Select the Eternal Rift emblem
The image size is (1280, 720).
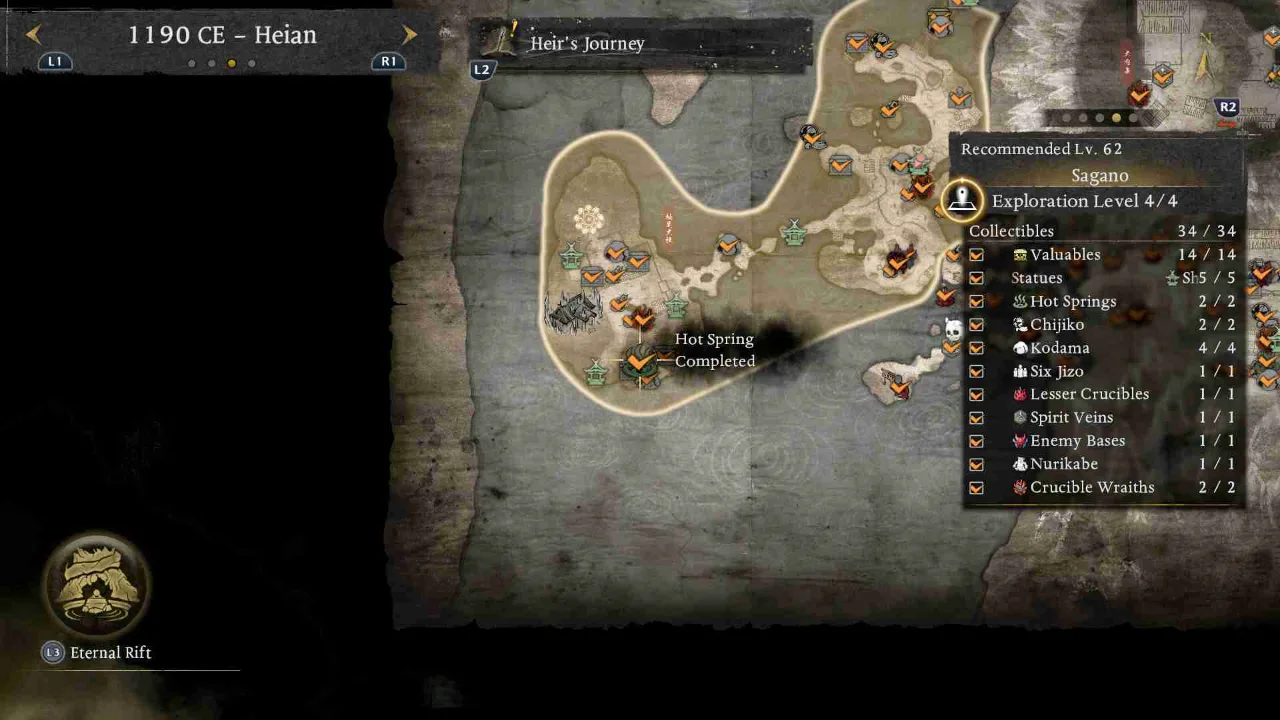pyautogui.click(x=96, y=585)
